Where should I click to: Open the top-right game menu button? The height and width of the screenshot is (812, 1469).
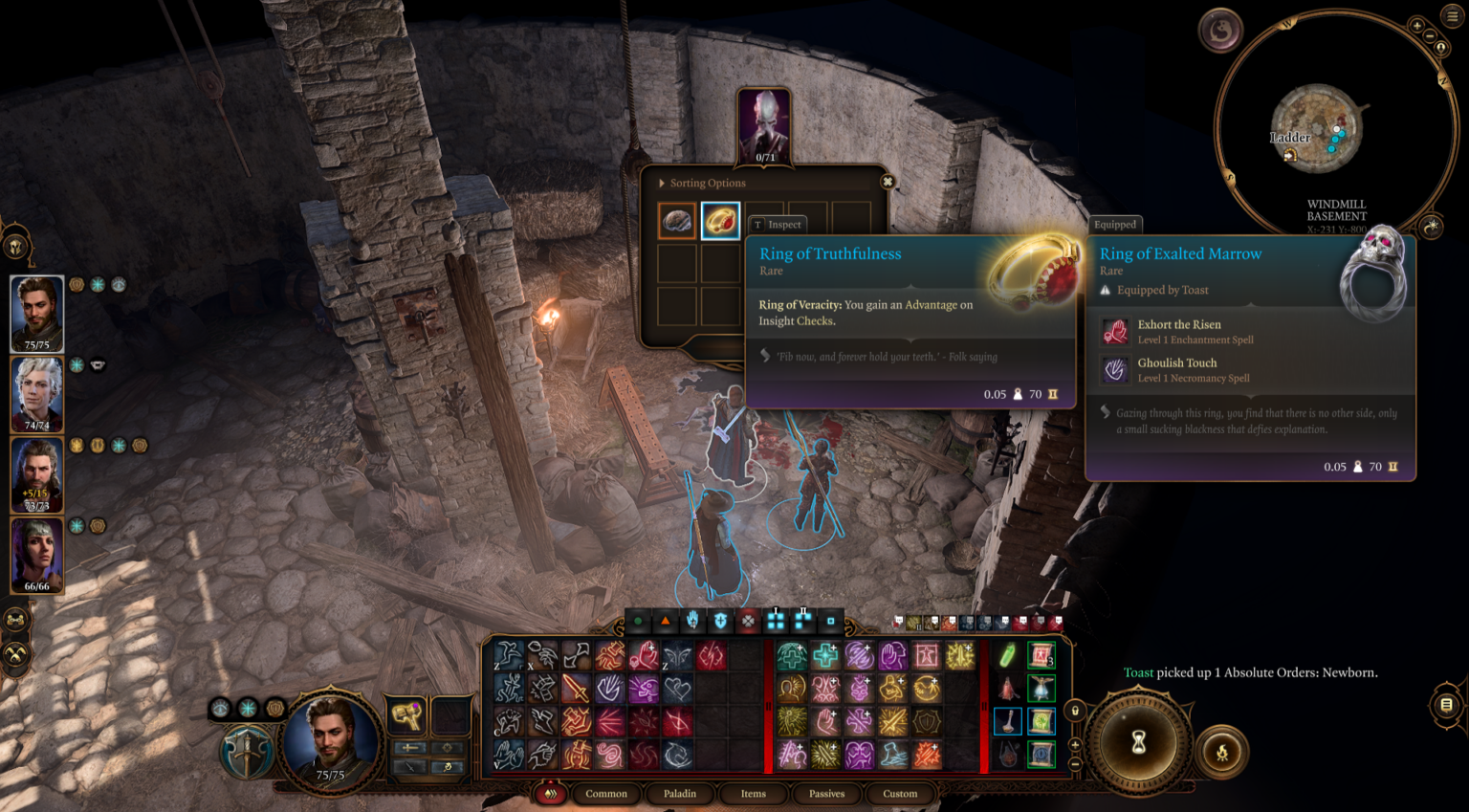click(x=1453, y=16)
